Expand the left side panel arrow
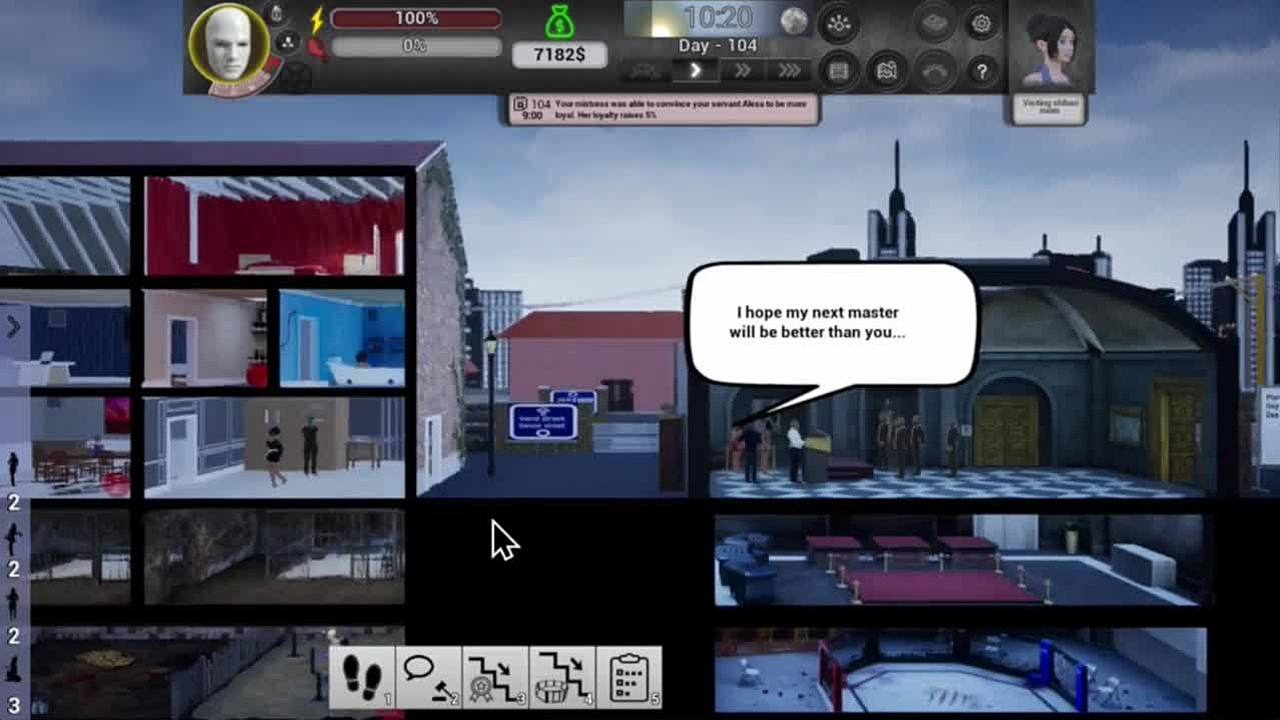The image size is (1280, 720). [x=13, y=327]
